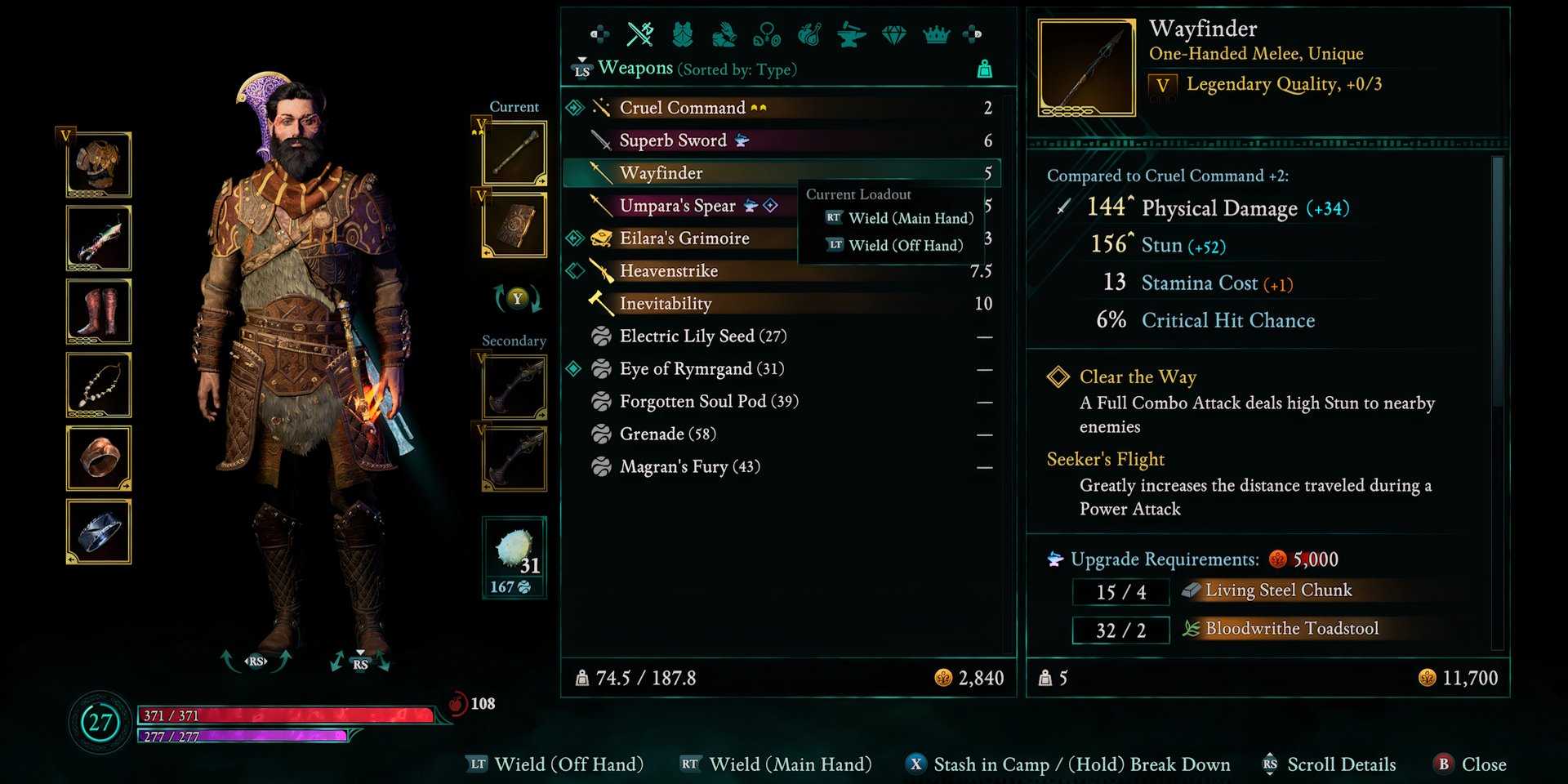This screenshot has height=784, width=1568.
Task: Open the Sorted by Type dropdown
Action: pyautogui.click(x=736, y=69)
